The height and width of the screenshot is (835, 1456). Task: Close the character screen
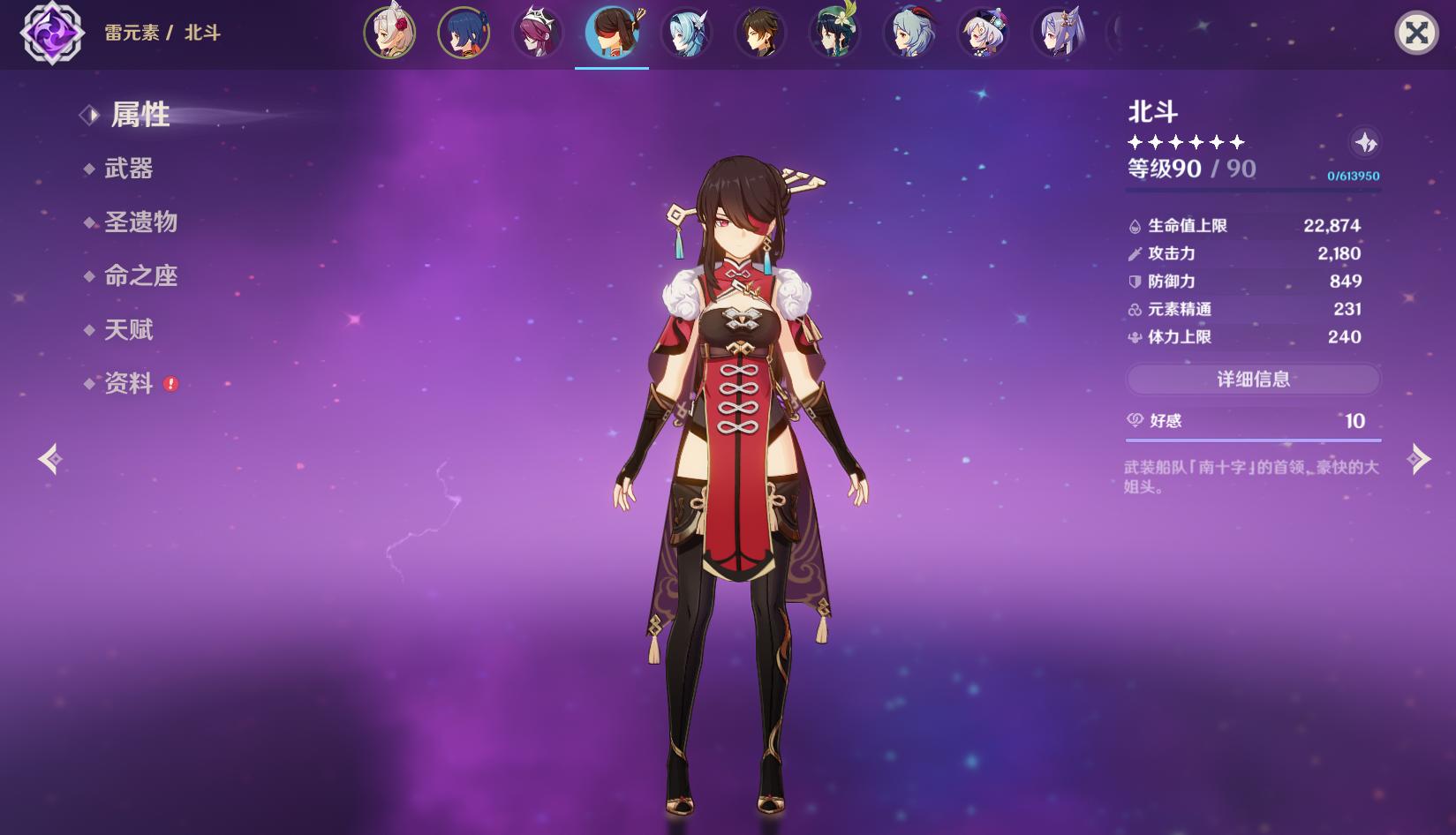1416,34
